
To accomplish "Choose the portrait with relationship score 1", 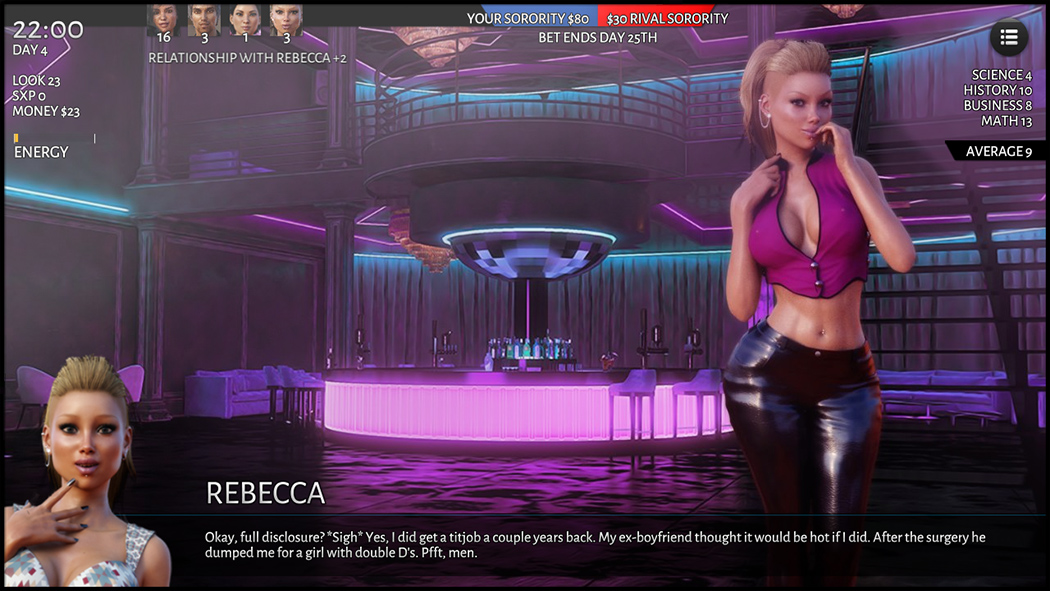I will [x=245, y=18].
